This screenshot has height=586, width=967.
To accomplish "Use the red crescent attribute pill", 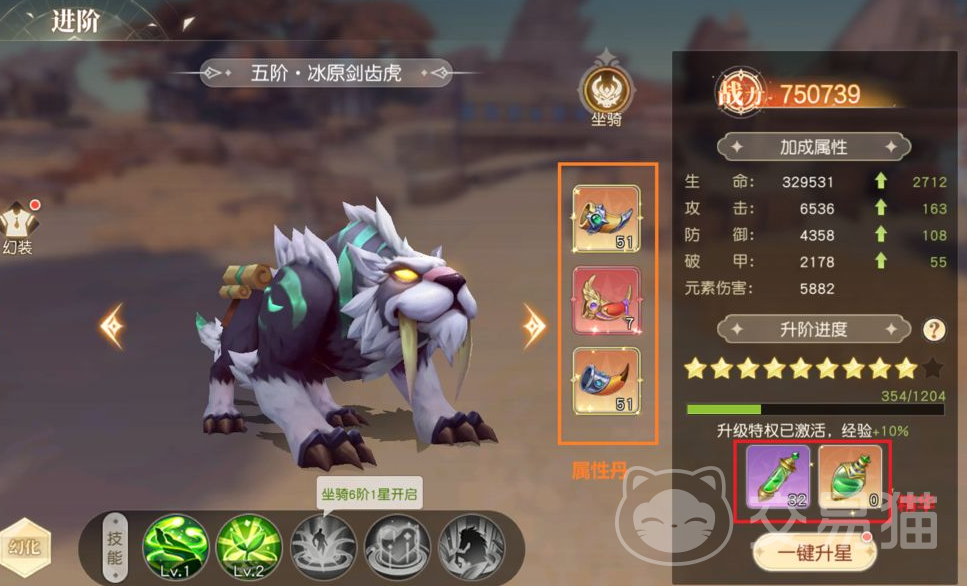I will 606,300.
